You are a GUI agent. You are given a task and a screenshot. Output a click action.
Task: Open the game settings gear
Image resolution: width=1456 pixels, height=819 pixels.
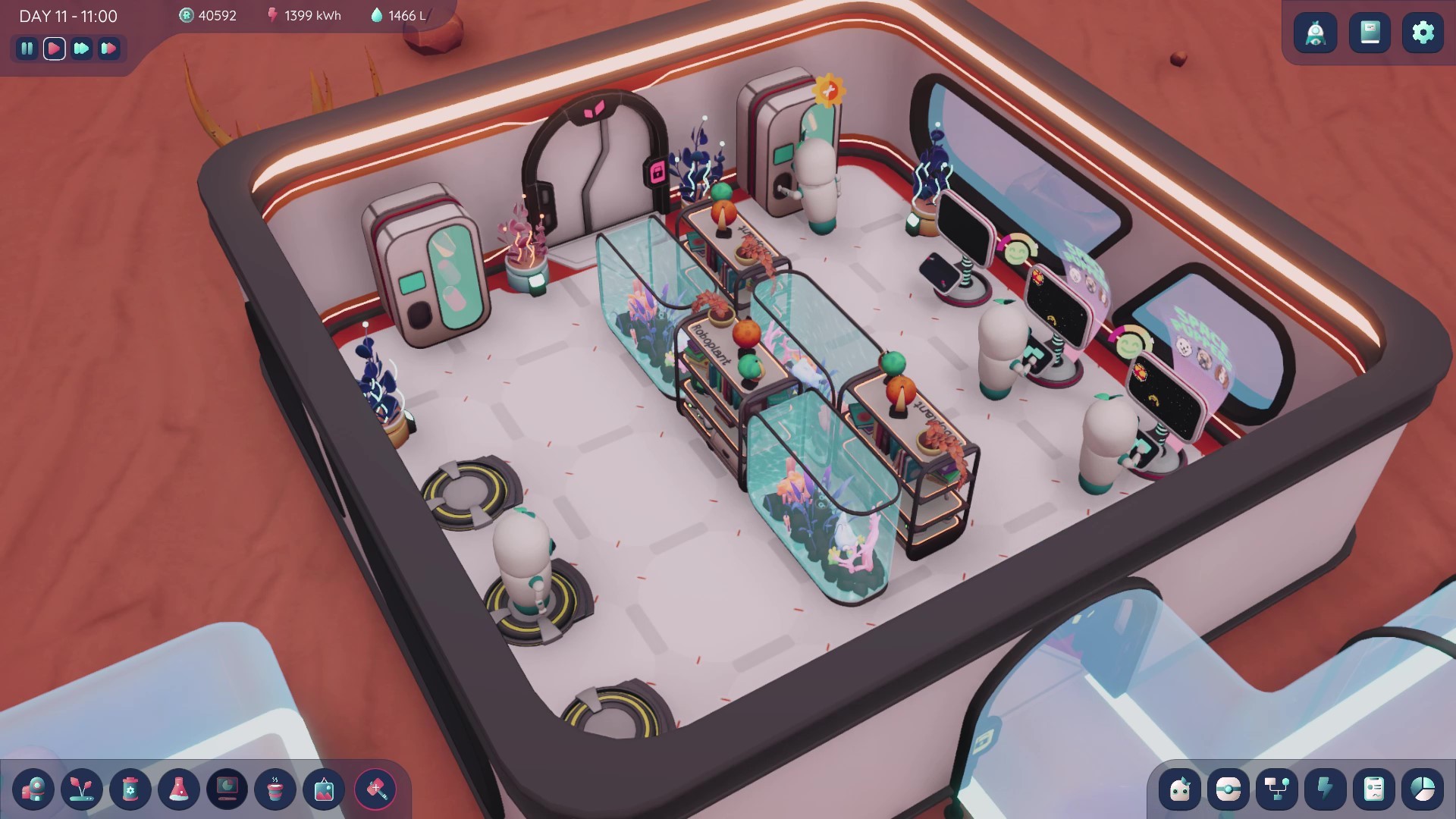pos(1423,33)
